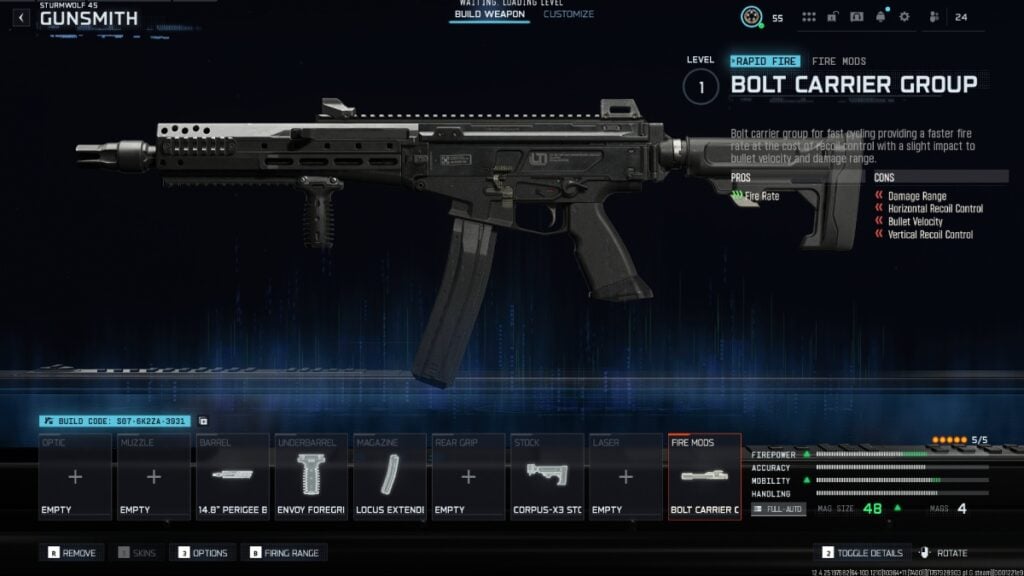Choose the Envoy Foregrip underbarrel slot
1024x576 pixels.
(x=311, y=477)
